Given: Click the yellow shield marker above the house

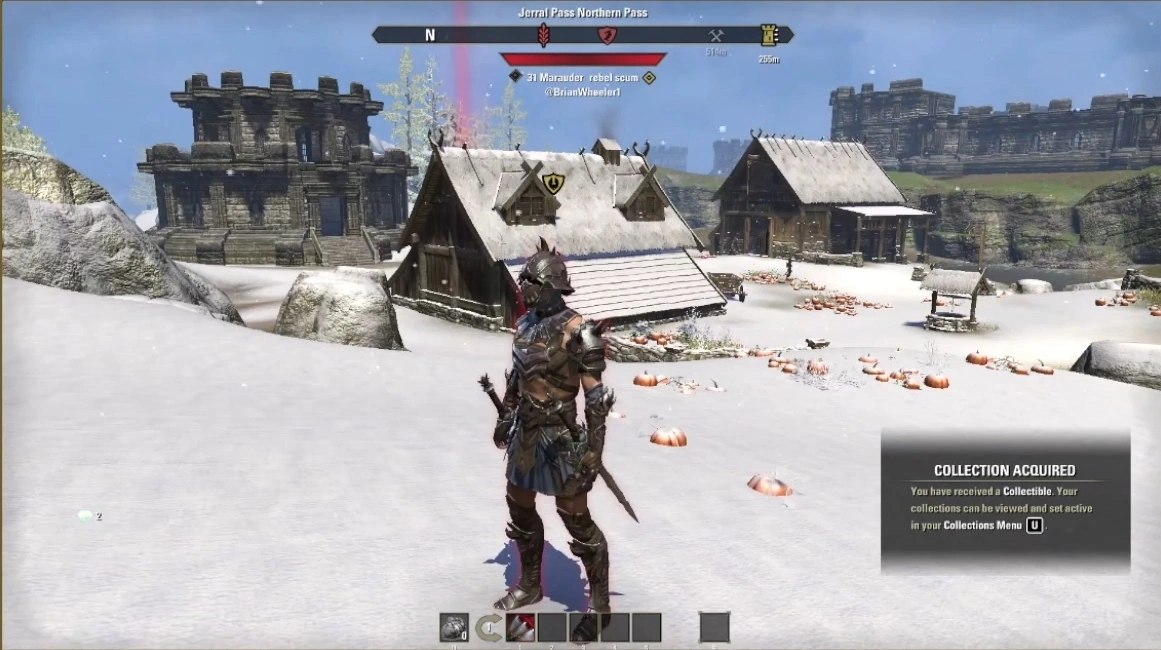Looking at the screenshot, I should [553, 183].
